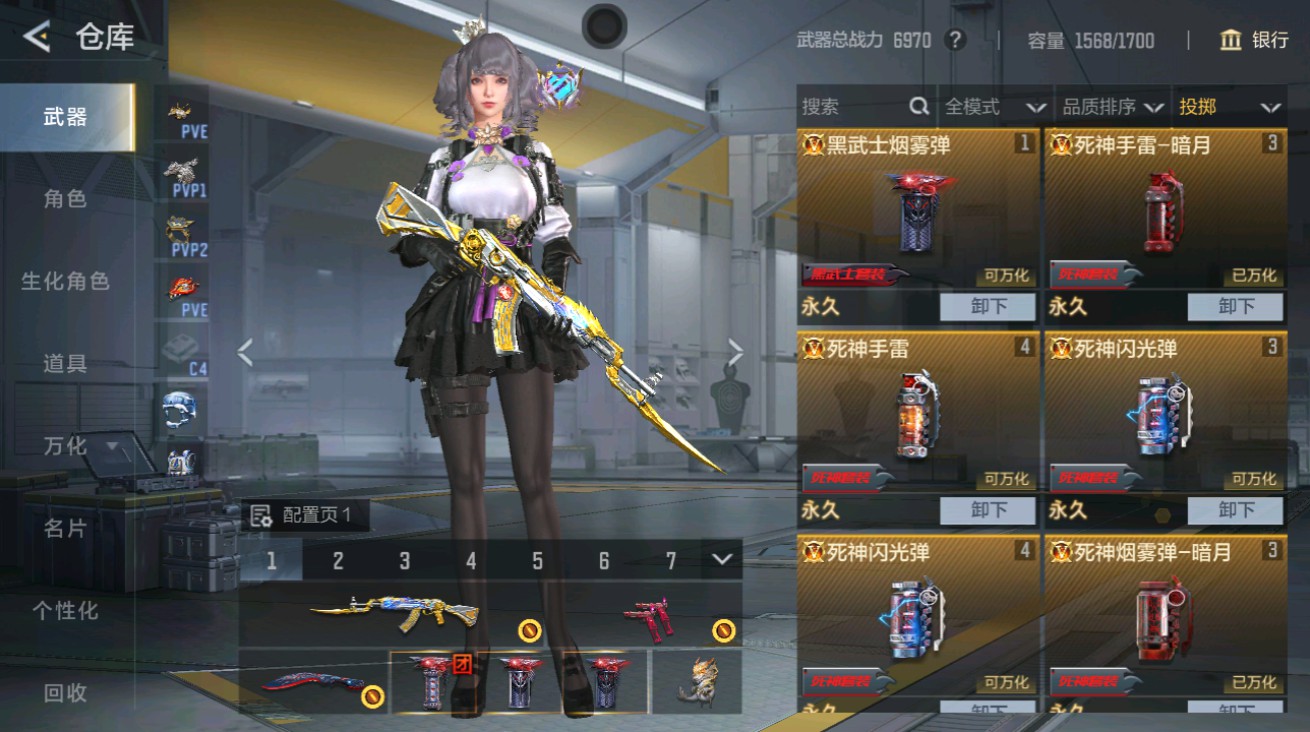This screenshot has width=1310, height=732.
Task: Expand the 全模式 mode dropdown
Action: 991,106
